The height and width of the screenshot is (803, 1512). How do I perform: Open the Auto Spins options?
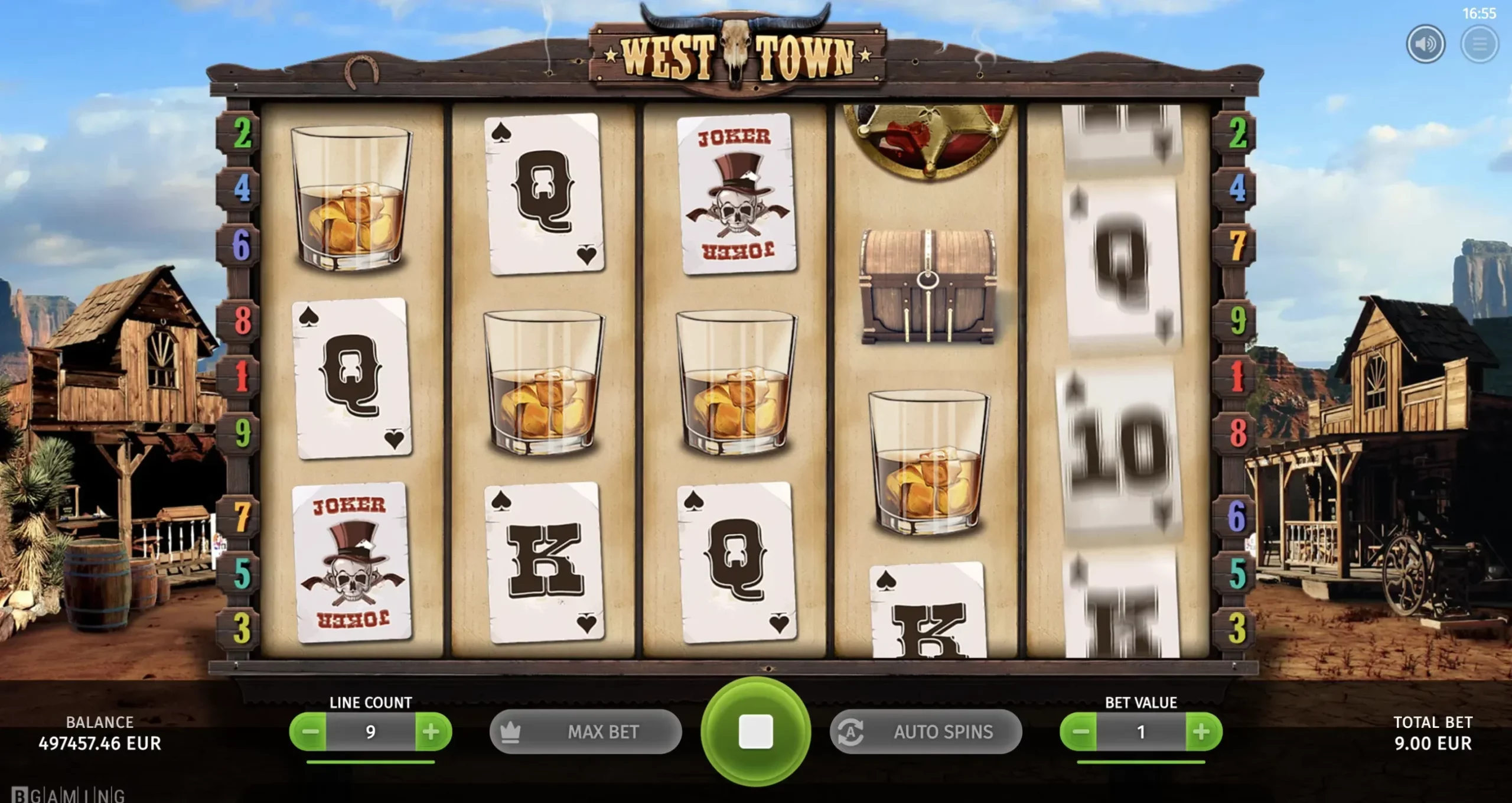coord(926,732)
